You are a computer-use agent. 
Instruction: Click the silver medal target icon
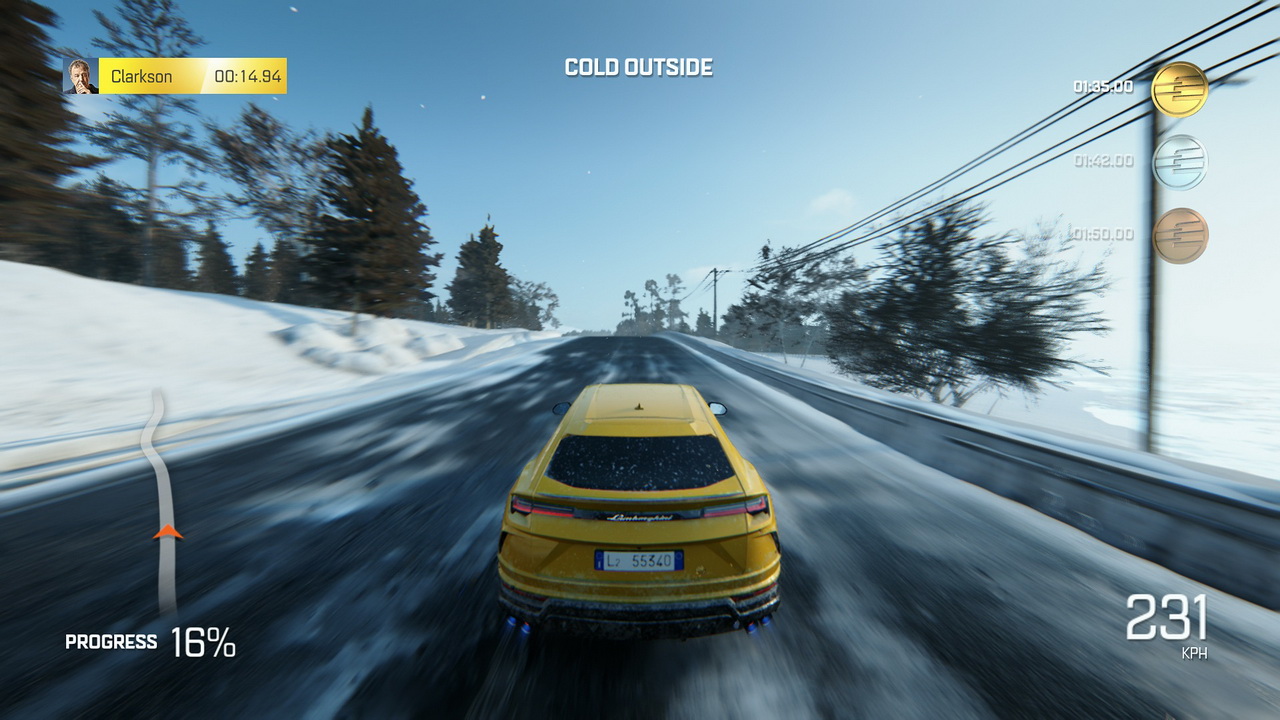[x=1179, y=162]
